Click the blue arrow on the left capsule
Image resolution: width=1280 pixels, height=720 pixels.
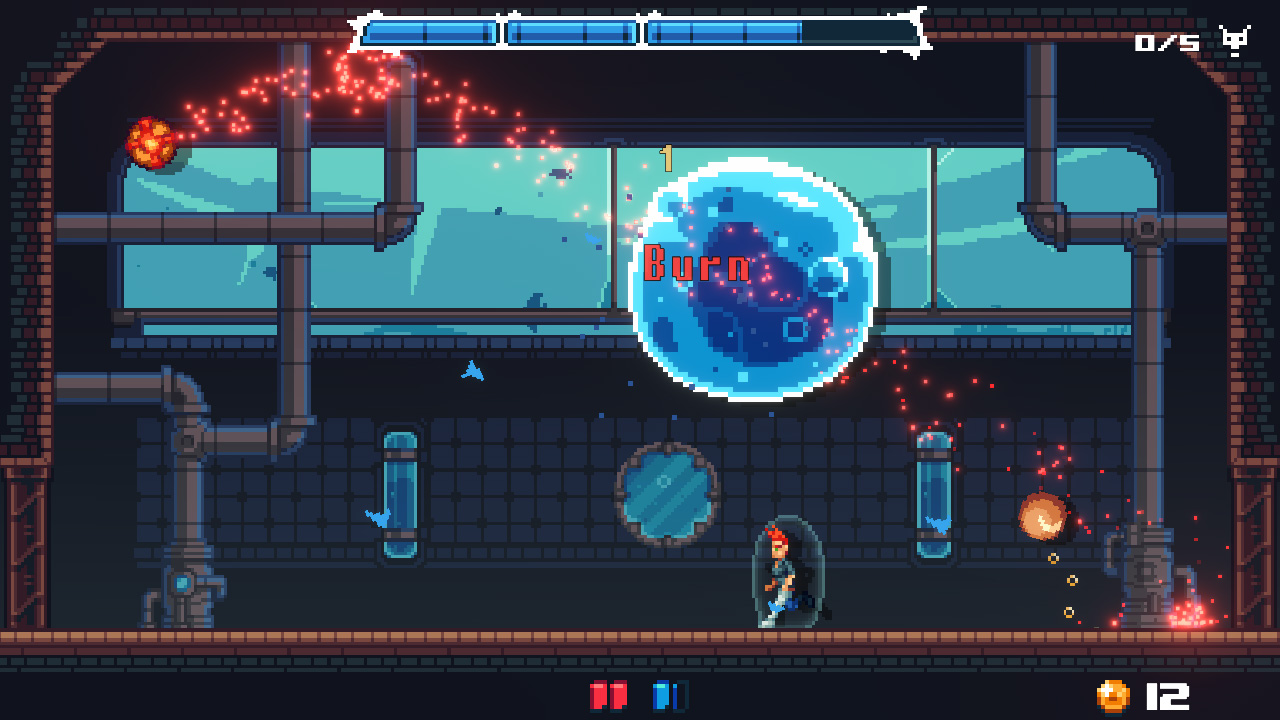click(x=378, y=517)
